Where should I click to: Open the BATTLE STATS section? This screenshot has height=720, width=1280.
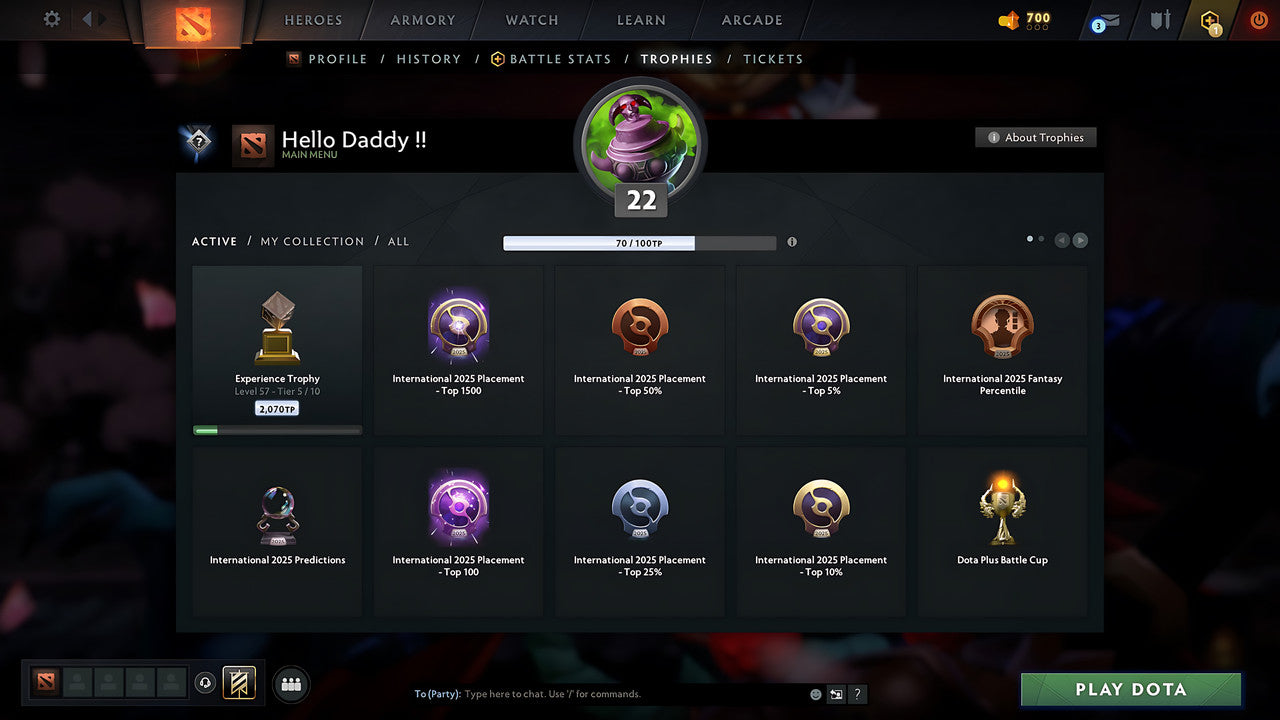coord(559,59)
